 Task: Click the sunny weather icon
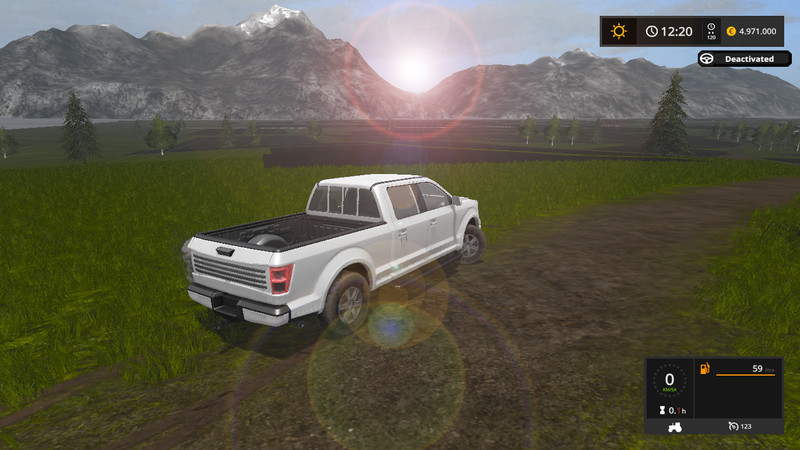tap(619, 31)
